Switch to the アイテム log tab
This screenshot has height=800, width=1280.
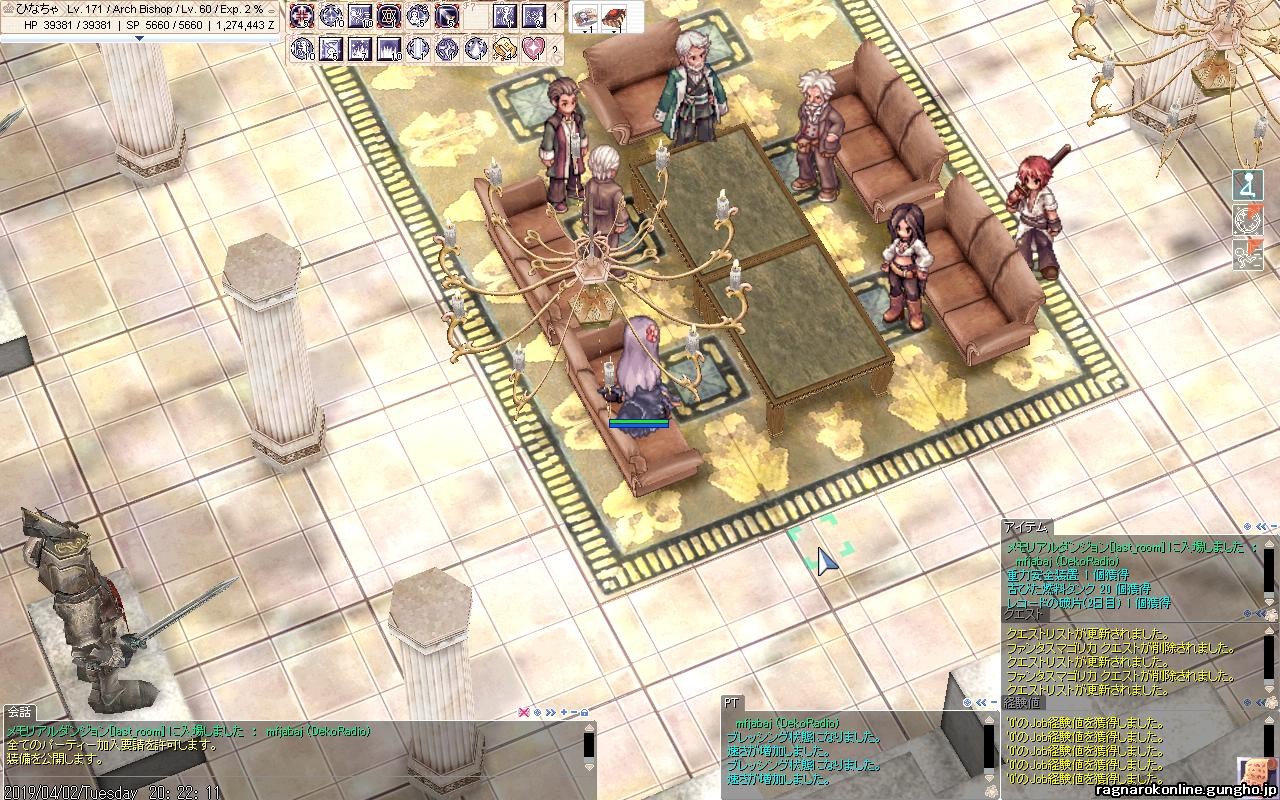pyautogui.click(x=1026, y=527)
